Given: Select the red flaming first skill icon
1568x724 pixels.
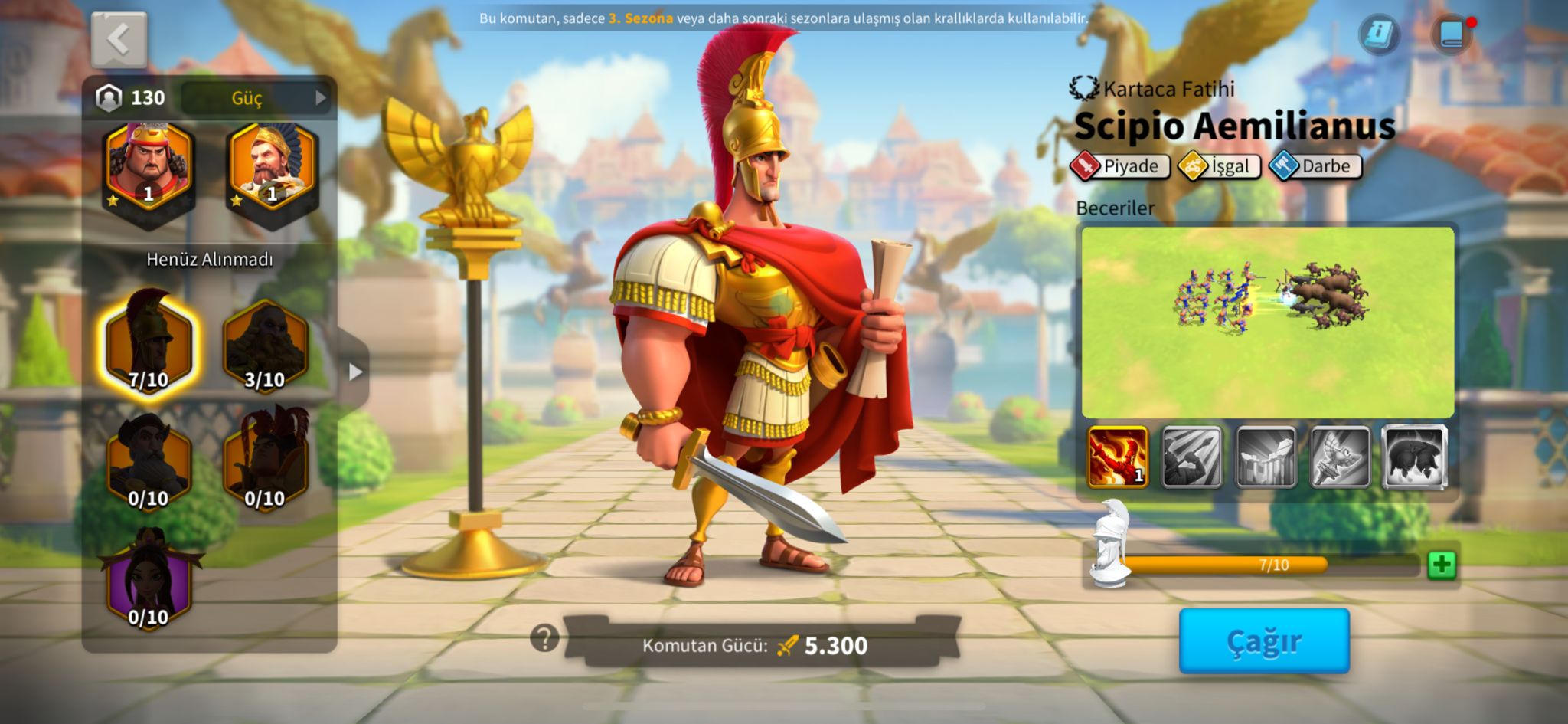Looking at the screenshot, I should click(1117, 457).
